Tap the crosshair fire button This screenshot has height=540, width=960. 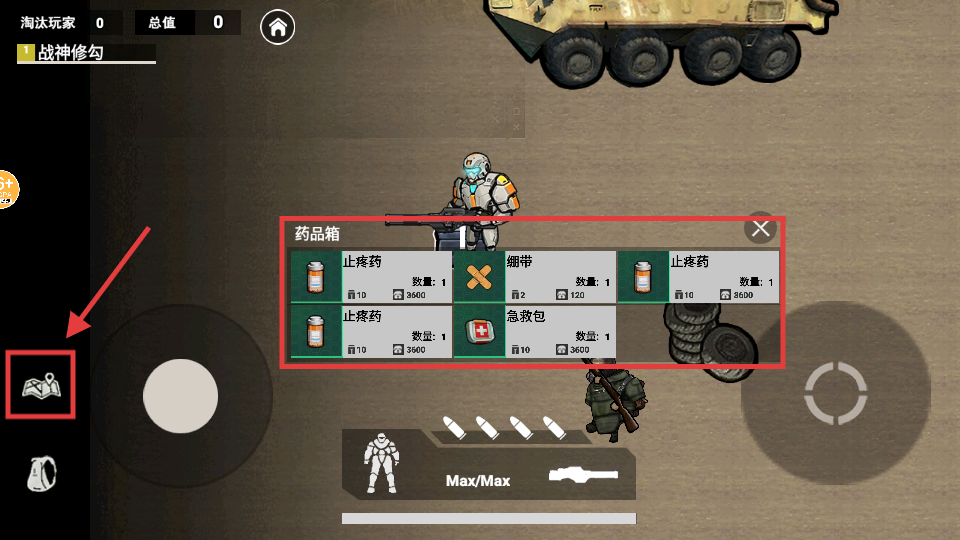835,393
